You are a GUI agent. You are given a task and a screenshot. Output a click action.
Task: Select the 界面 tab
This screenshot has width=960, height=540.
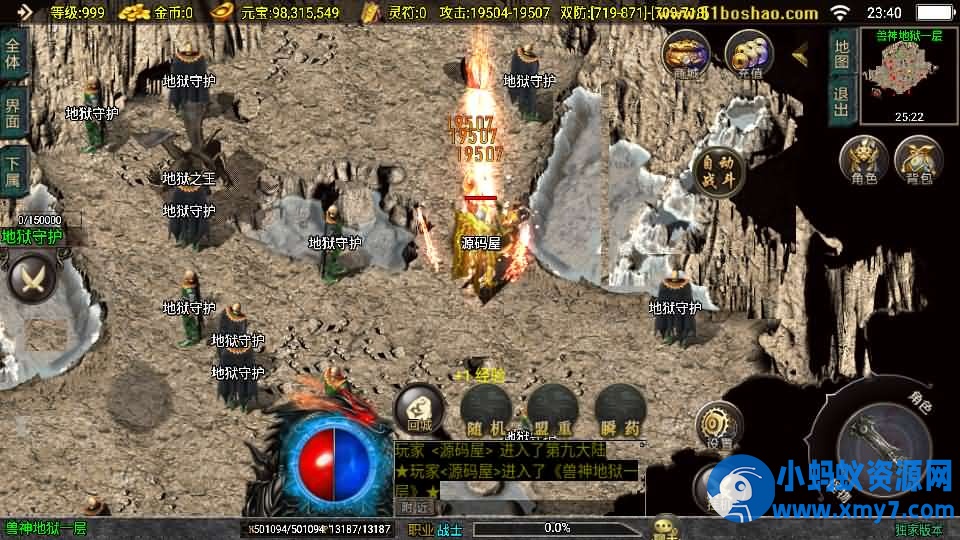[x=13, y=112]
